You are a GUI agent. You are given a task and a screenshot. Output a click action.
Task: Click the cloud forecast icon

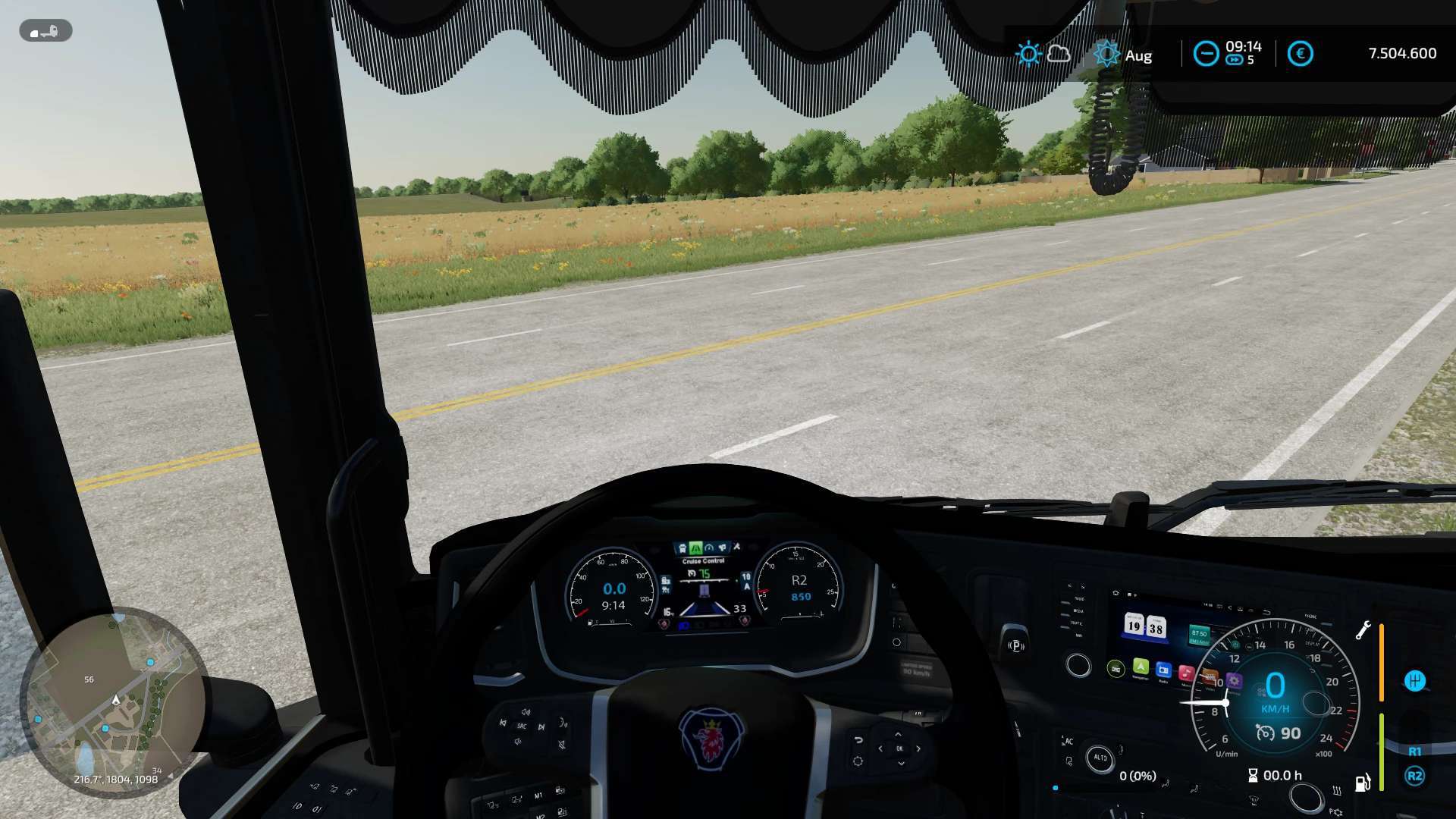[x=1059, y=54]
